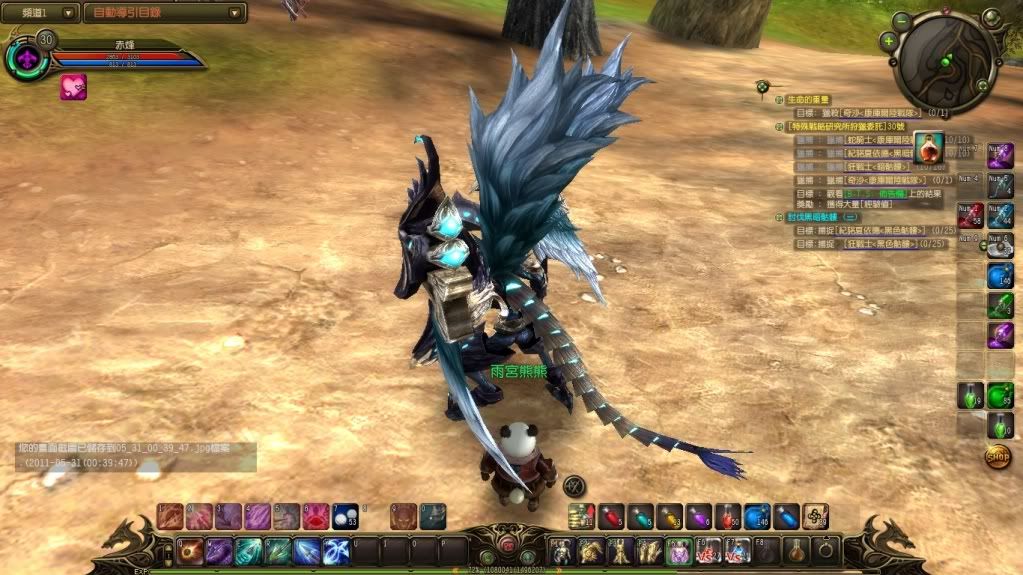Activate the blue spear skill on hotbar
This screenshot has height=575, width=1023.
307,550
